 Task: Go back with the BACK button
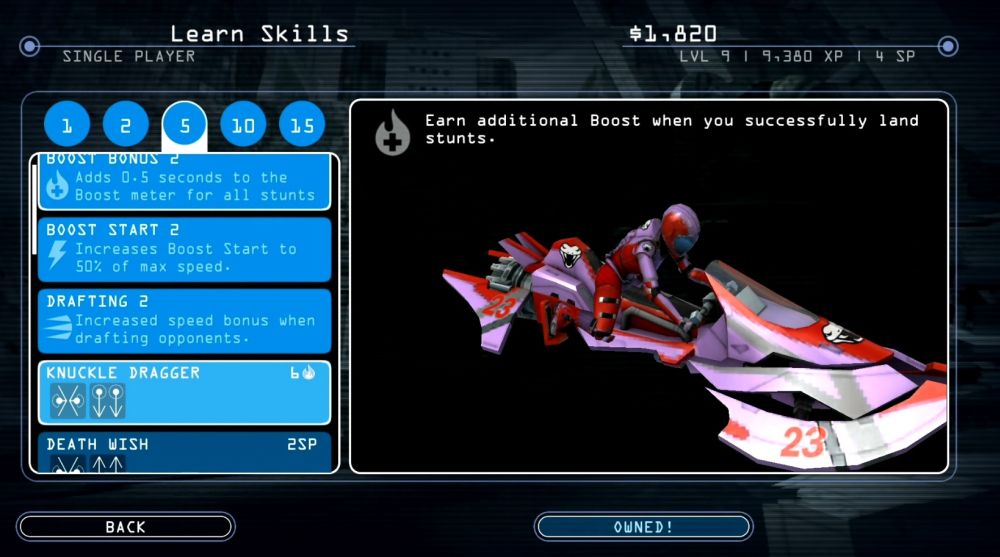[126, 527]
